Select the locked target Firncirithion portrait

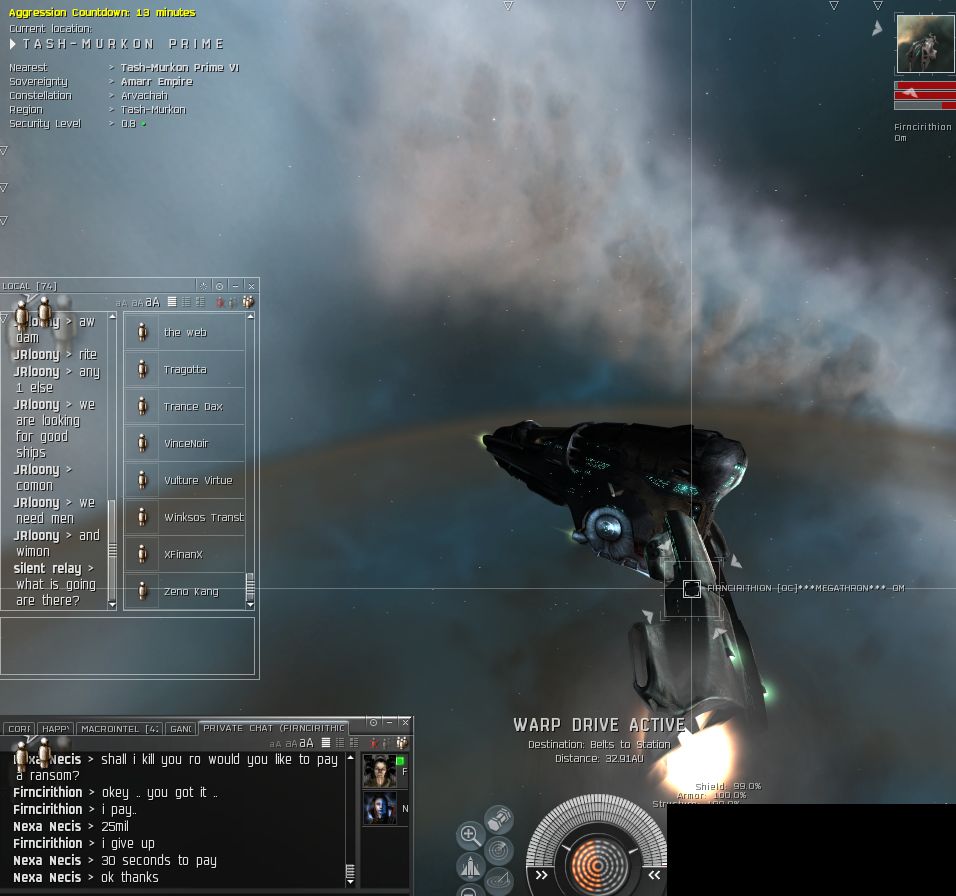point(925,44)
